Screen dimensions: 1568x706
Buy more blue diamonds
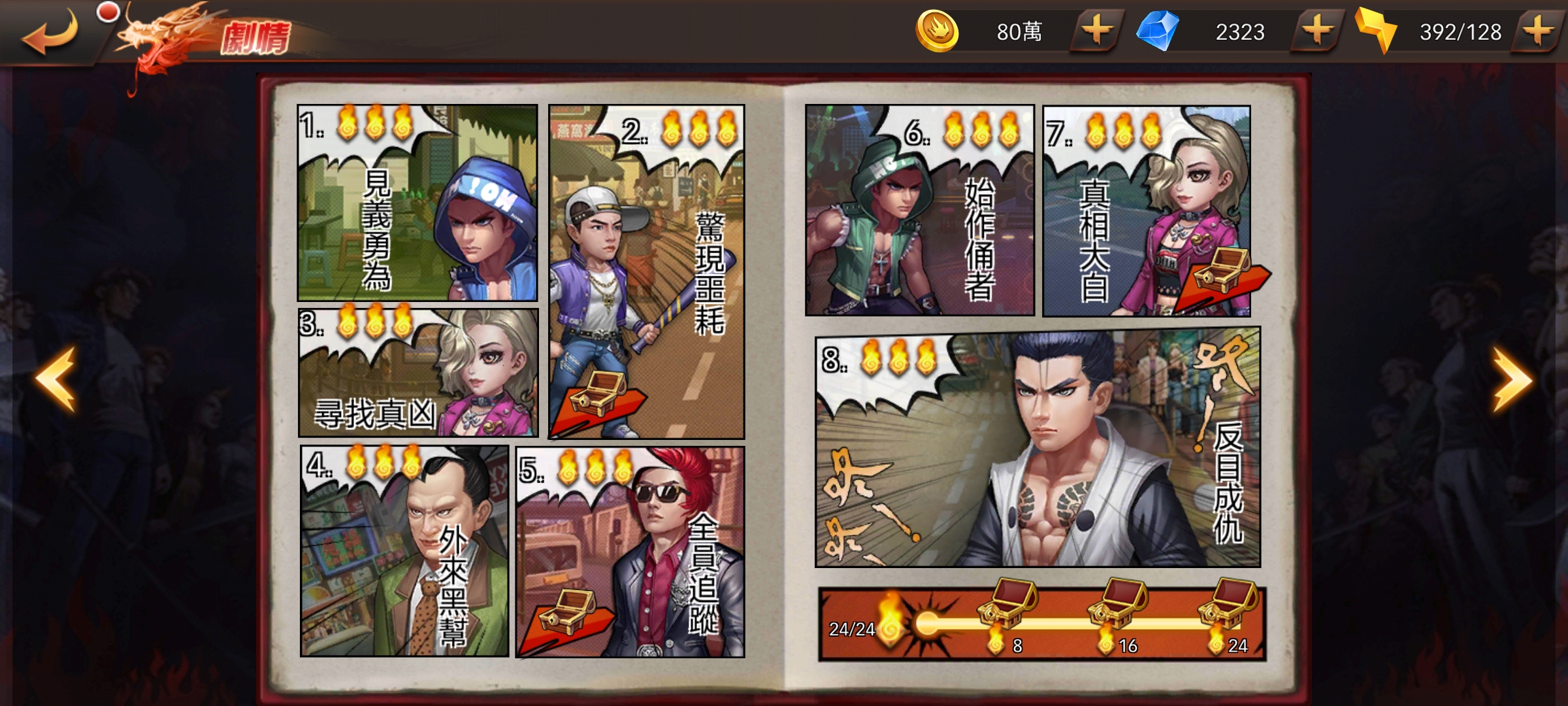(1317, 31)
